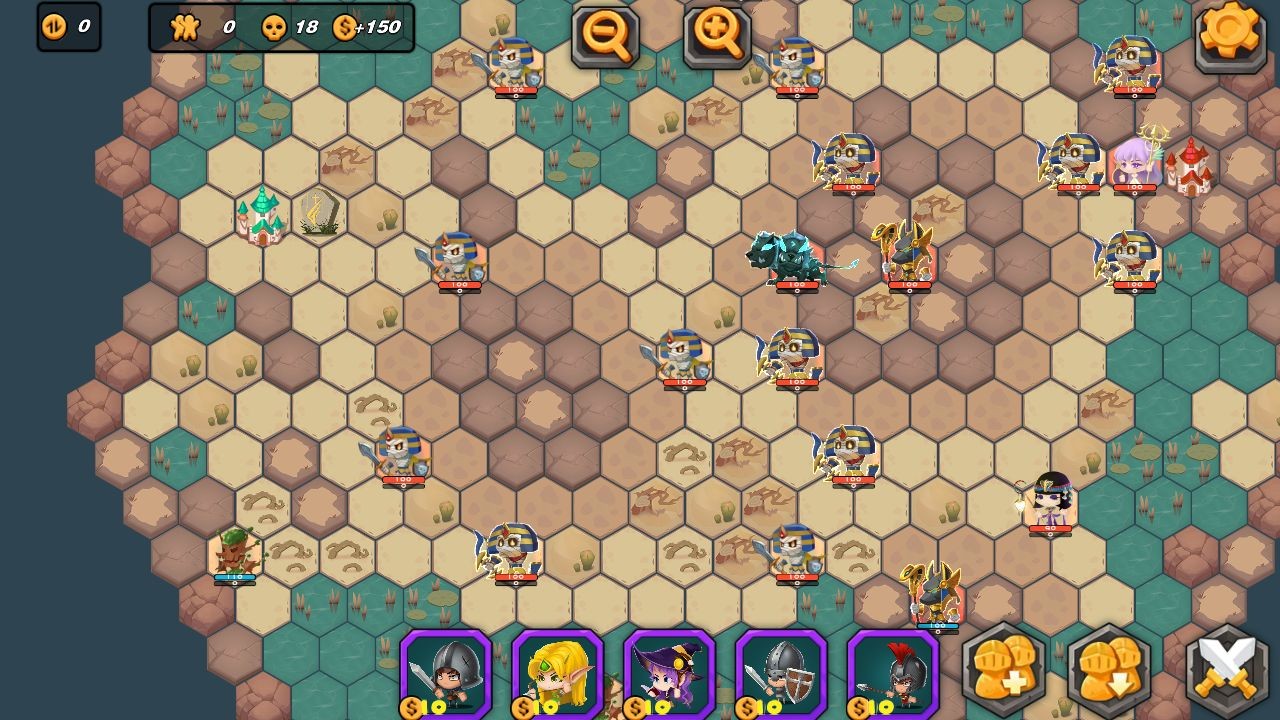Select the red-plumed spearman unit card

tap(894, 672)
